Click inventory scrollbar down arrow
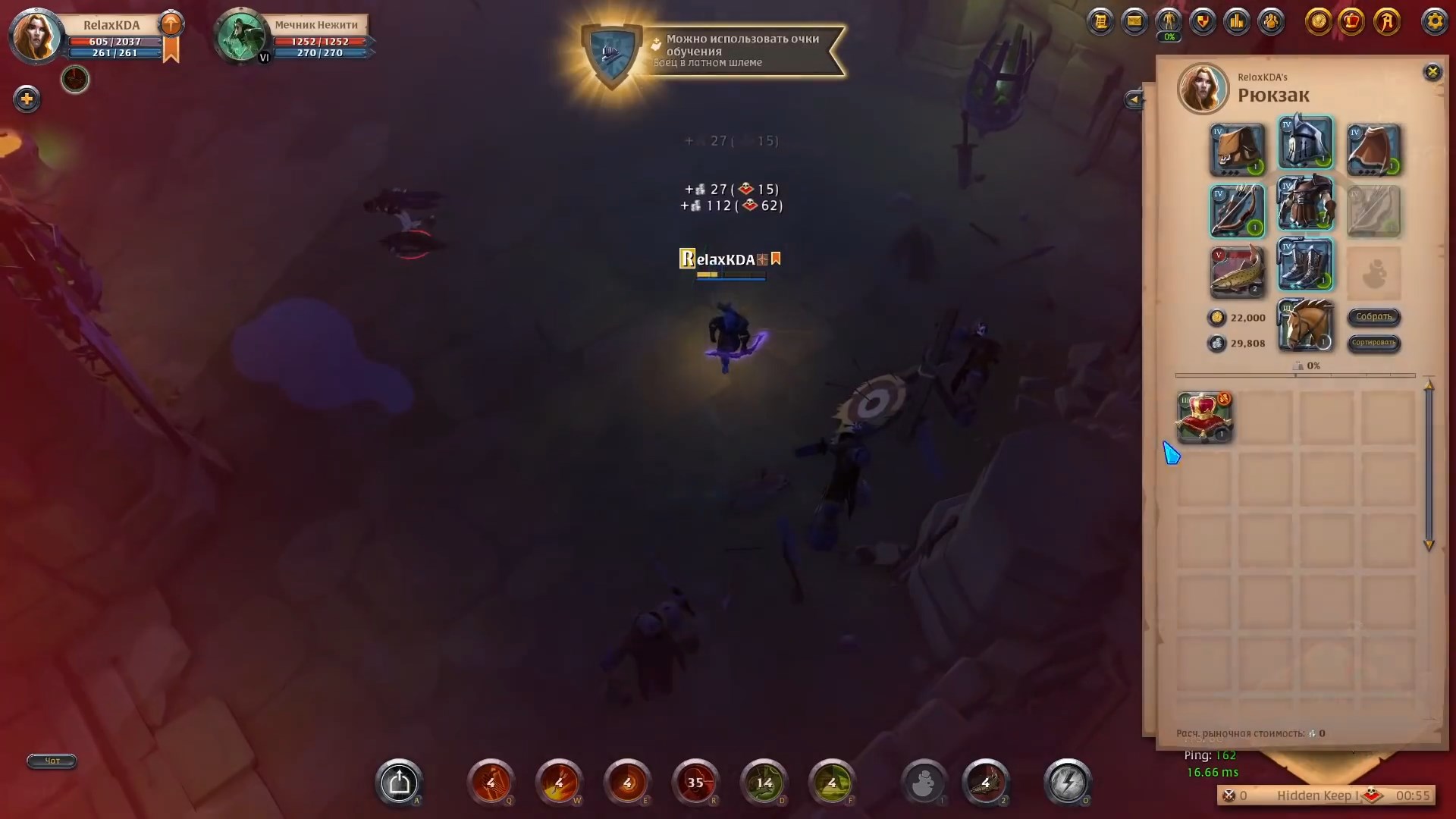 tap(1430, 544)
